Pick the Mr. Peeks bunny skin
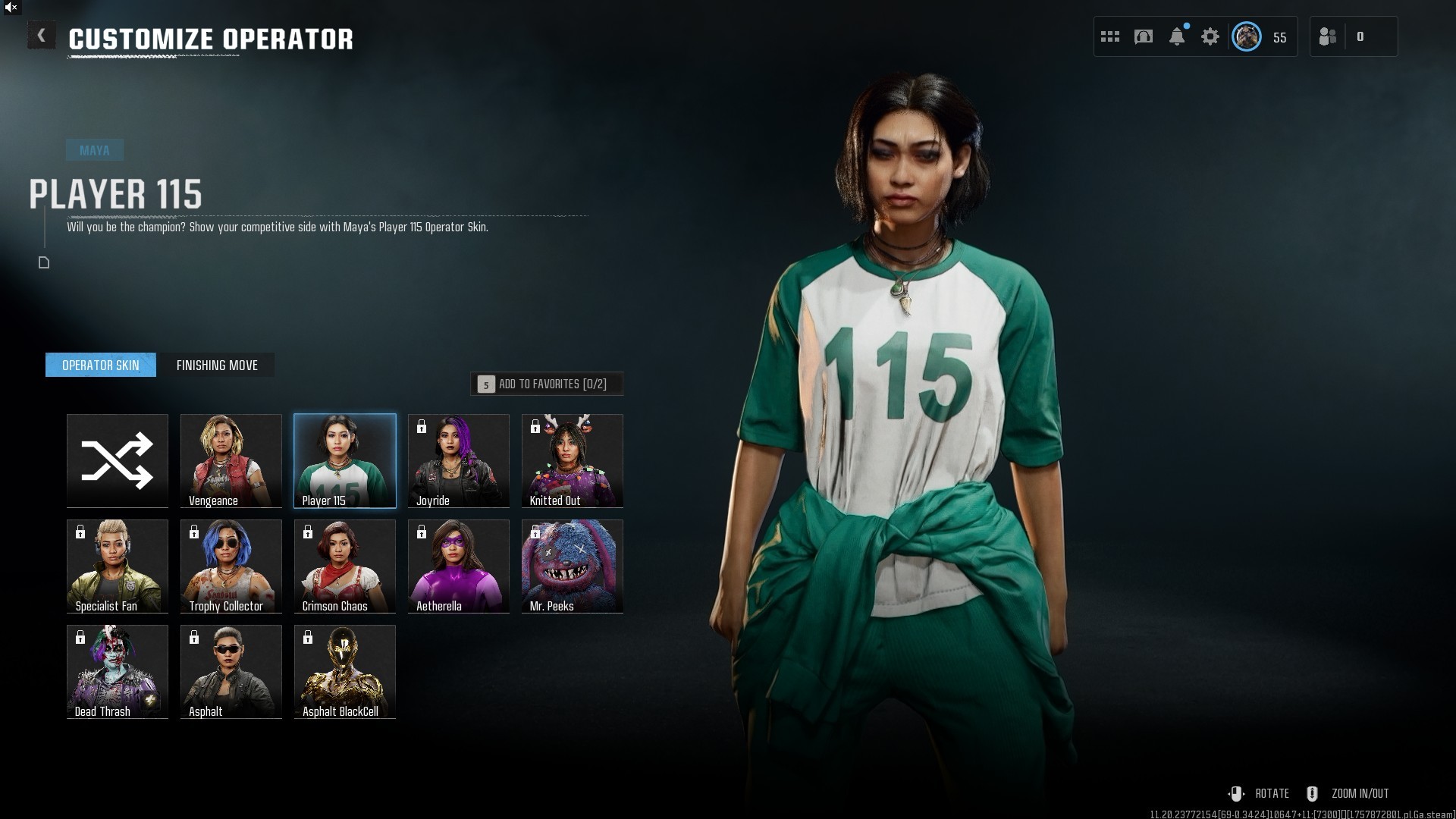 pos(573,566)
